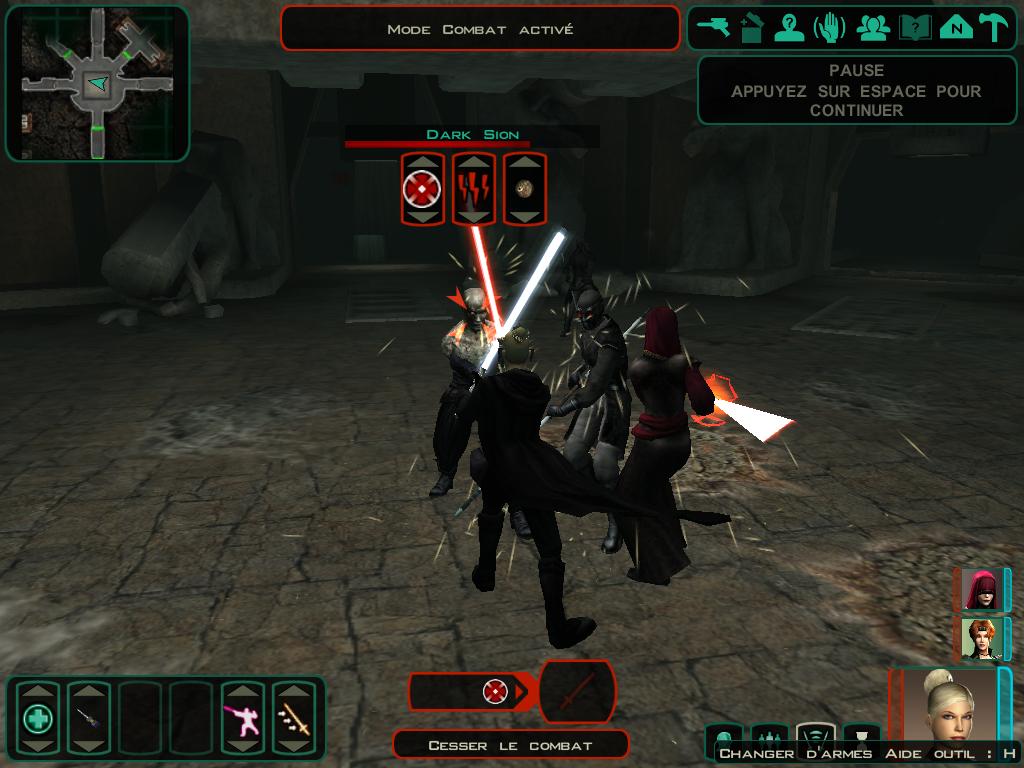Open the Force powers hand icon

829,28
